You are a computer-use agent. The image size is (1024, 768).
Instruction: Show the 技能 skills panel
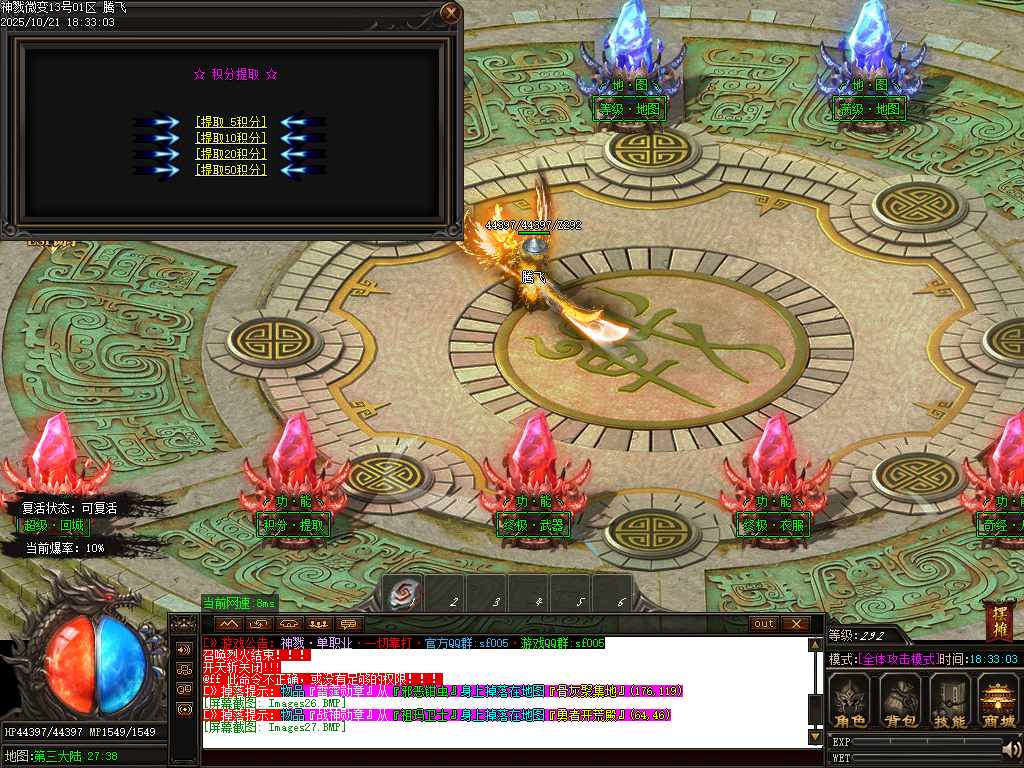(949, 700)
